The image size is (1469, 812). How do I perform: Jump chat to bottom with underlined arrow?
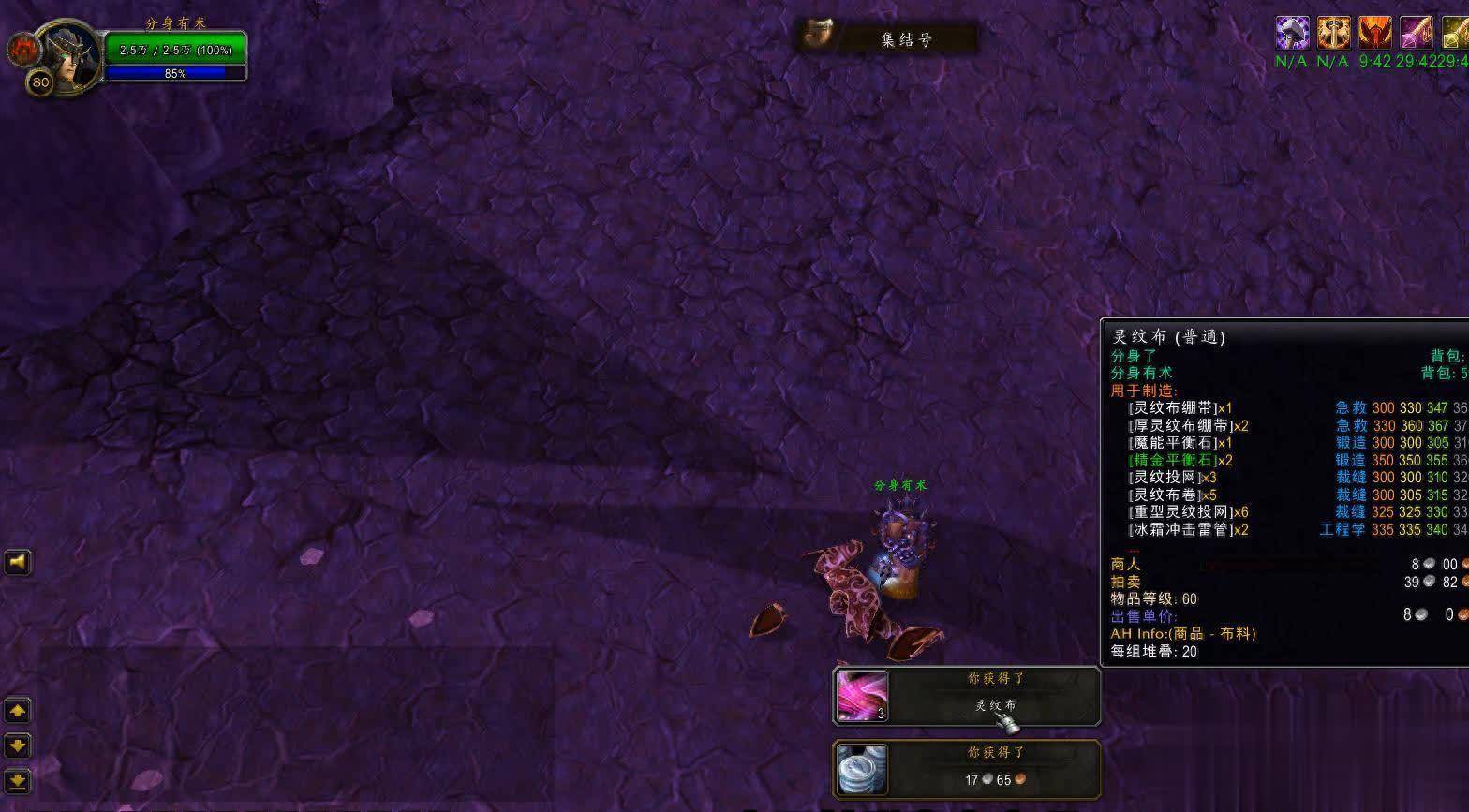click(18, 779)
